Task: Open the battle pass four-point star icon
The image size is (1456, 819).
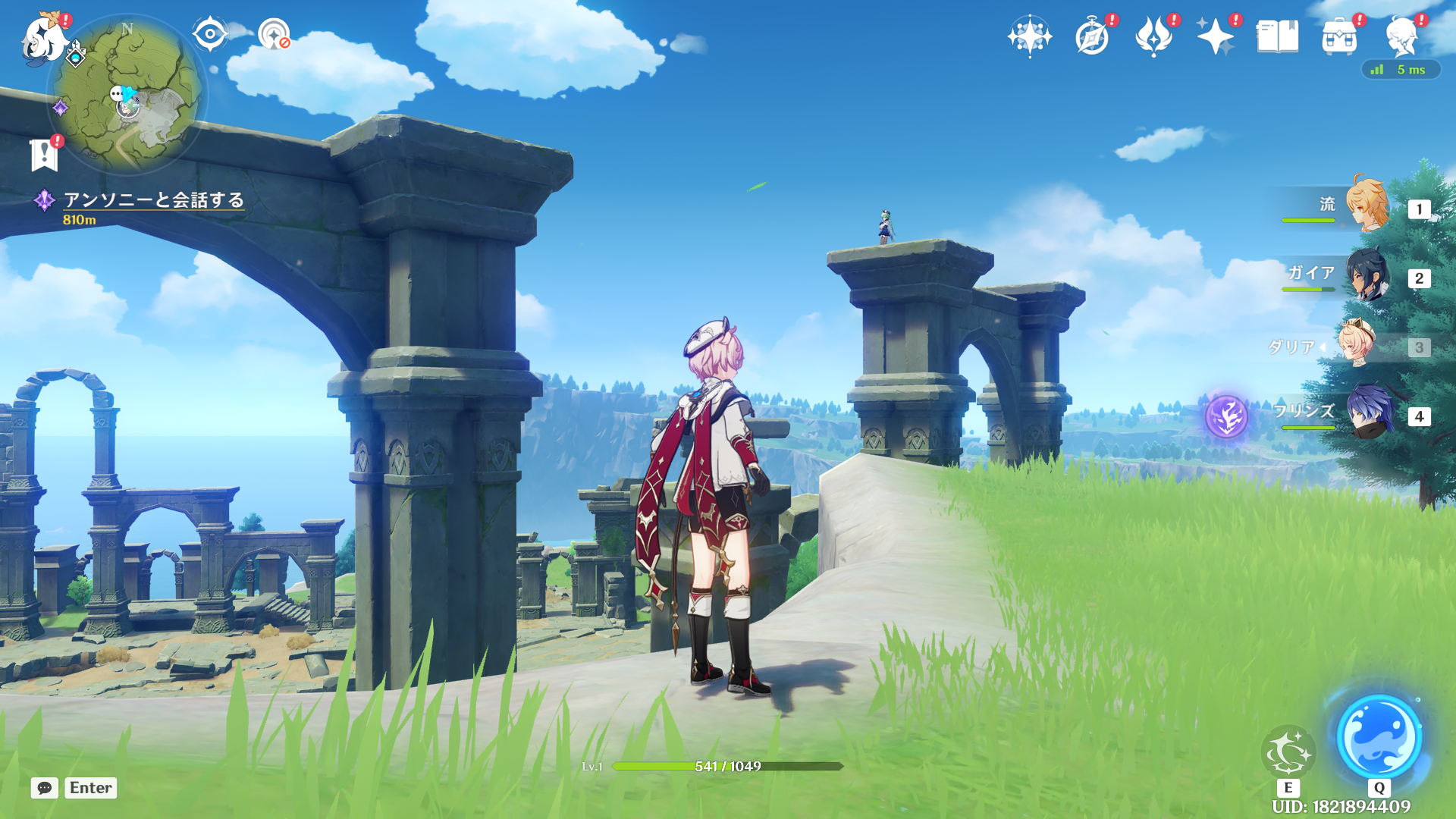Action: click(x=1215, y=36)
